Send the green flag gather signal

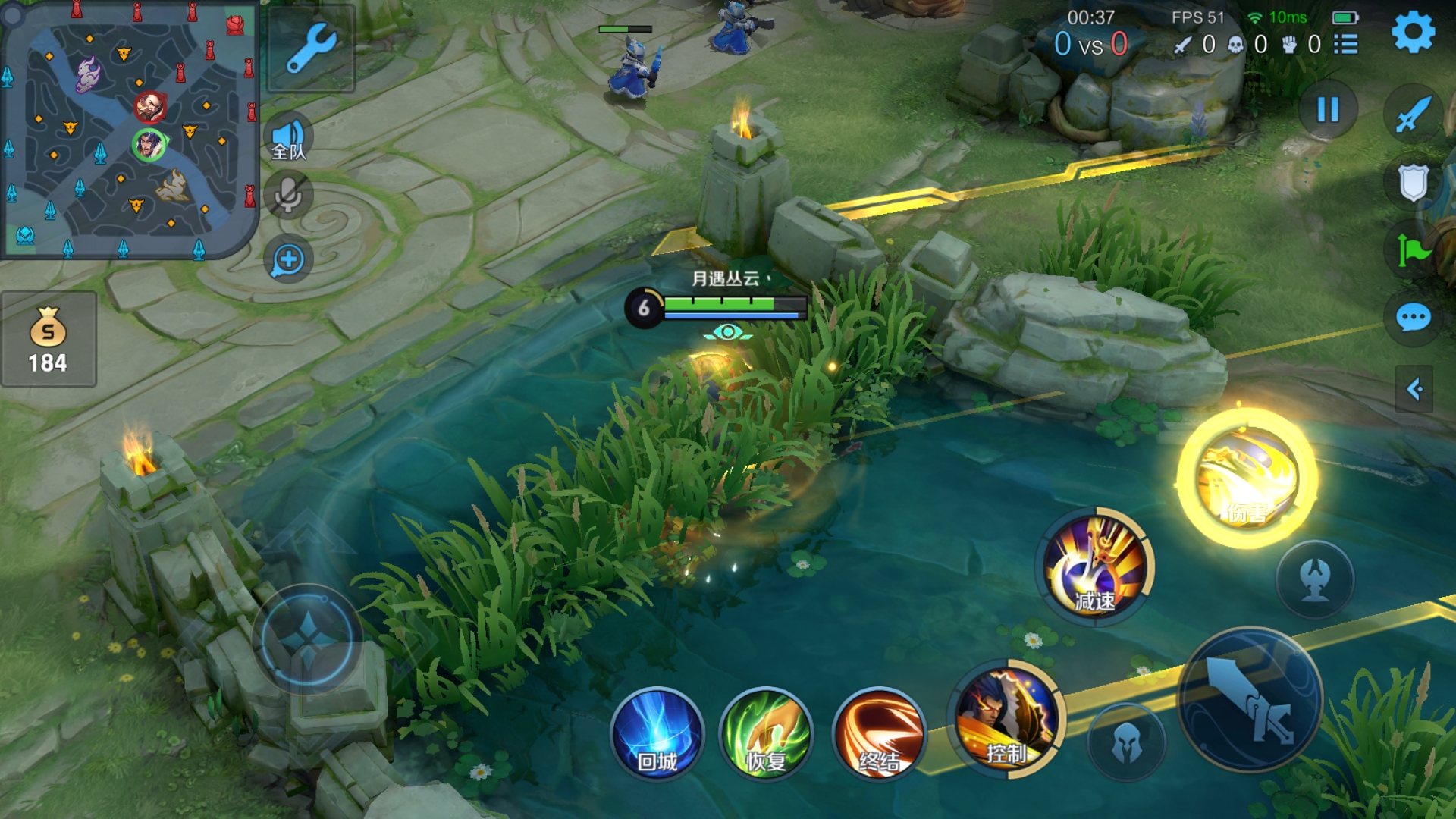tap(1414, 250)
